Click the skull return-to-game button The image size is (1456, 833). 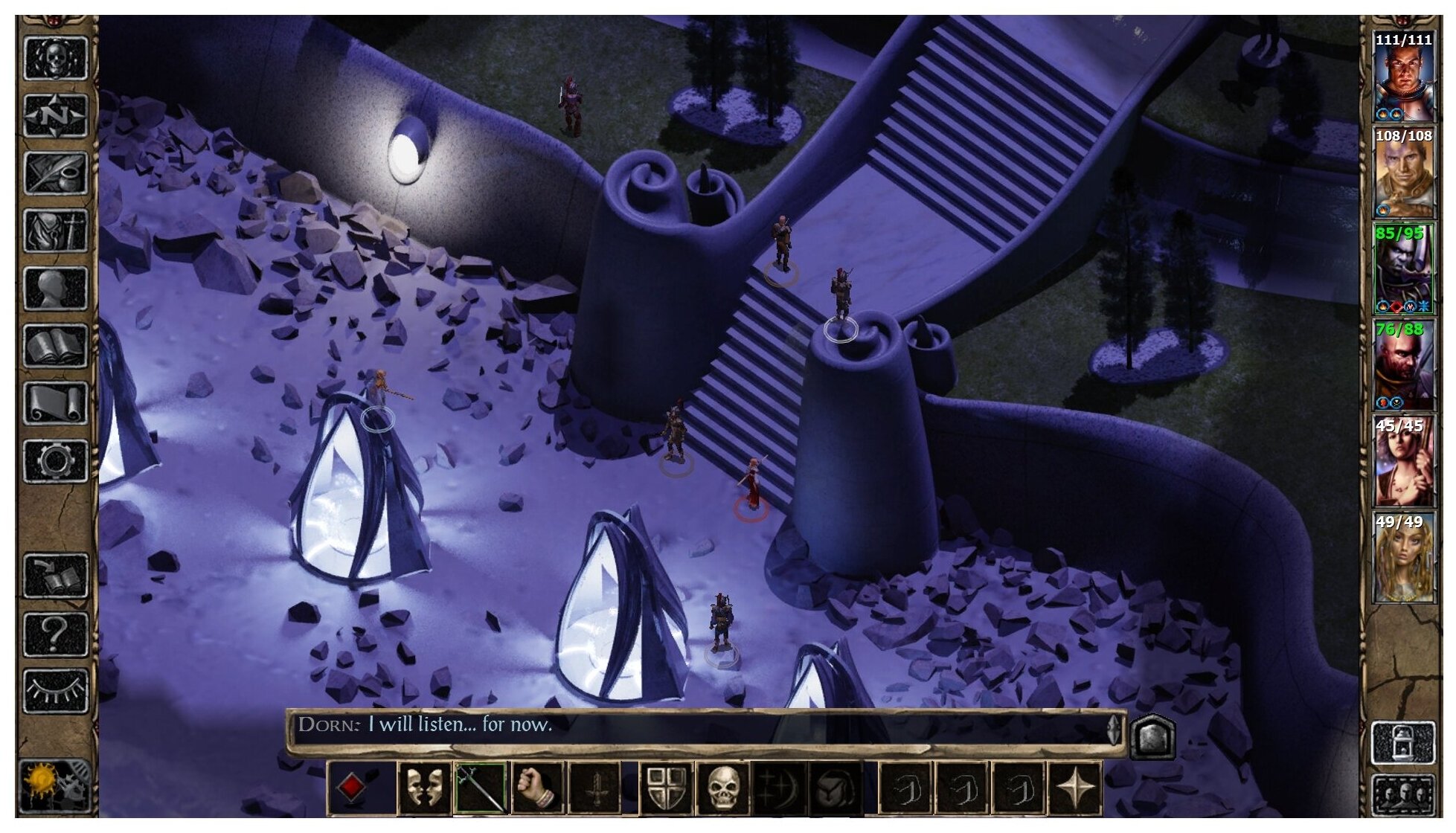click(55, 57)
